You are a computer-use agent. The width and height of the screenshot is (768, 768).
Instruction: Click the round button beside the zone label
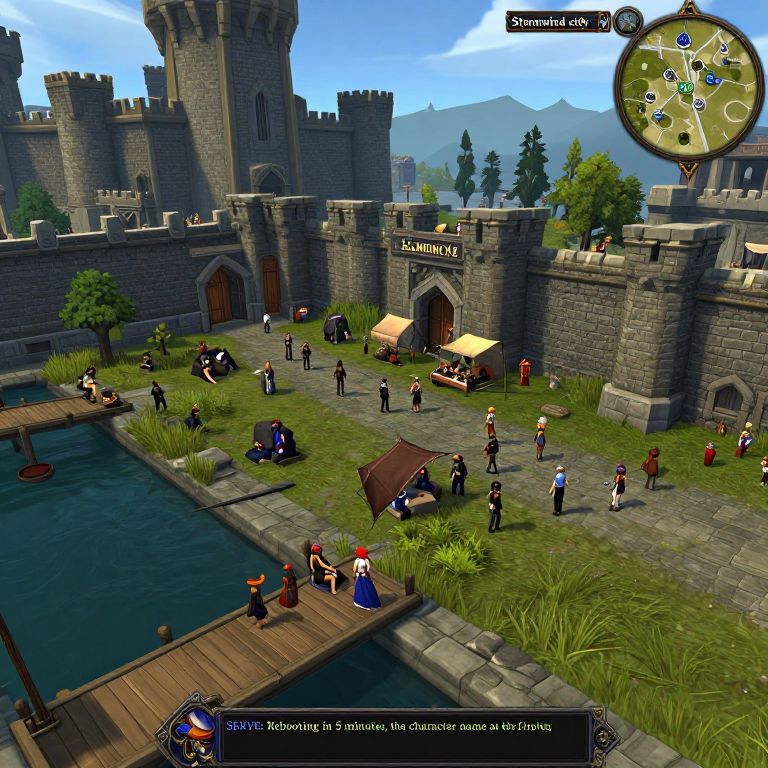pos(628,21)
